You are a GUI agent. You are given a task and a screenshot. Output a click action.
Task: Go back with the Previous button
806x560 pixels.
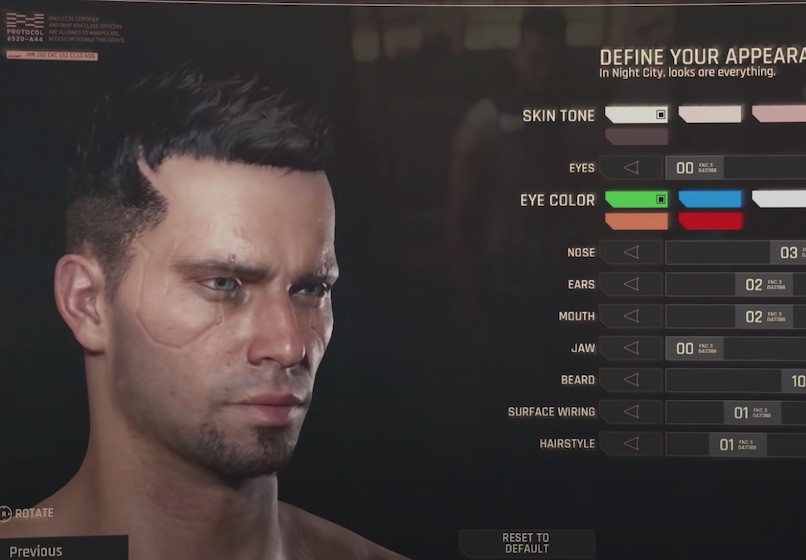click(37, 551)
